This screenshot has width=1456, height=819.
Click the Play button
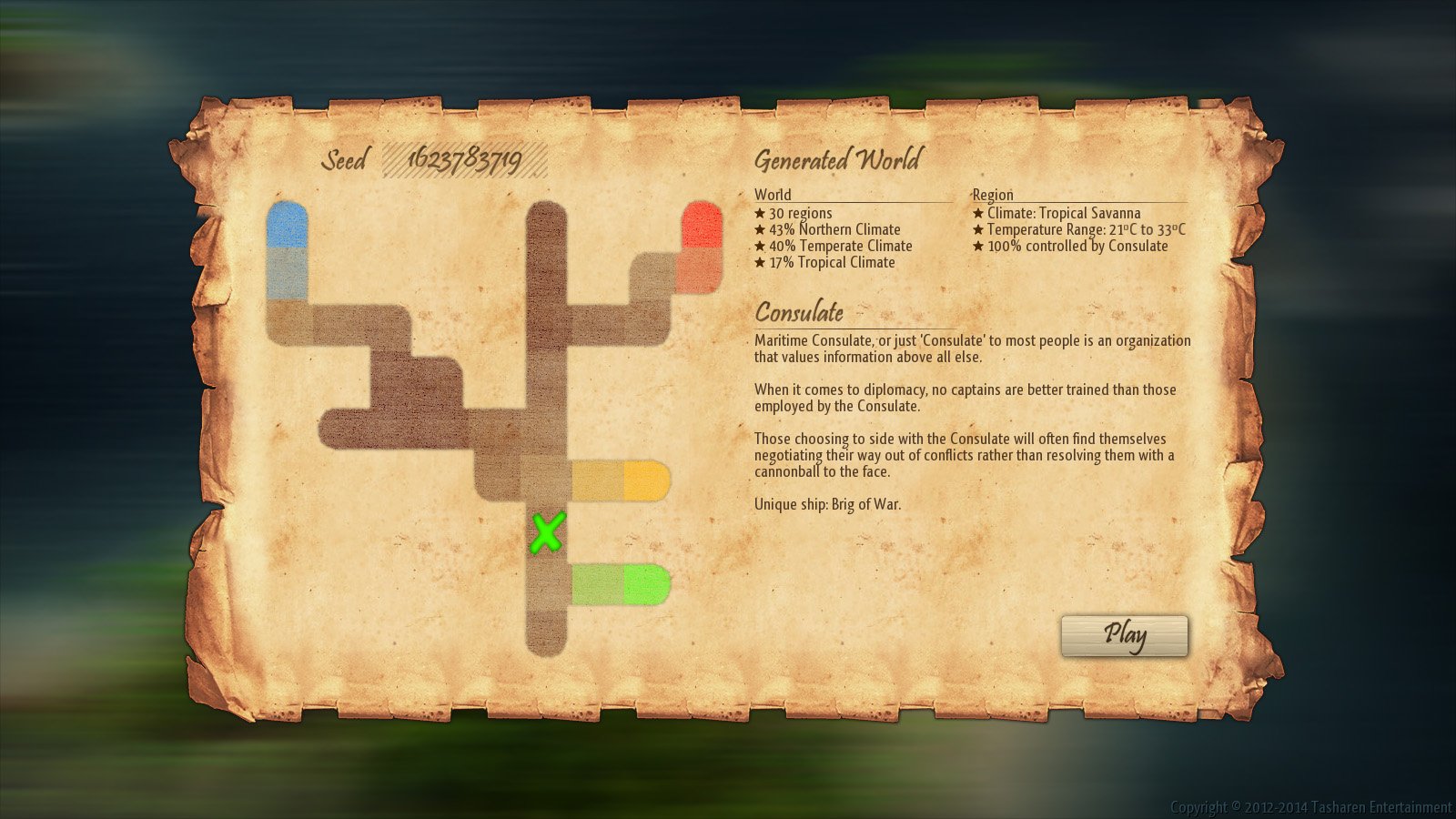[1125, 635]
